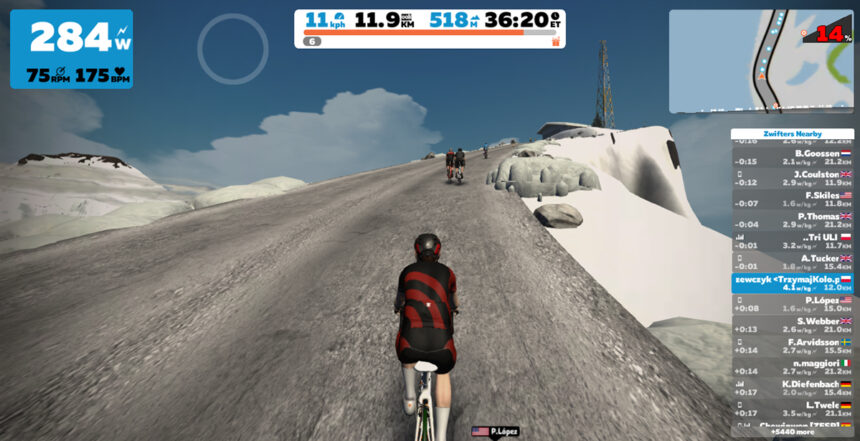Viewport: 860px width, 441px height.
Task: Click the P.López name tag
Action: coord(495,431)
